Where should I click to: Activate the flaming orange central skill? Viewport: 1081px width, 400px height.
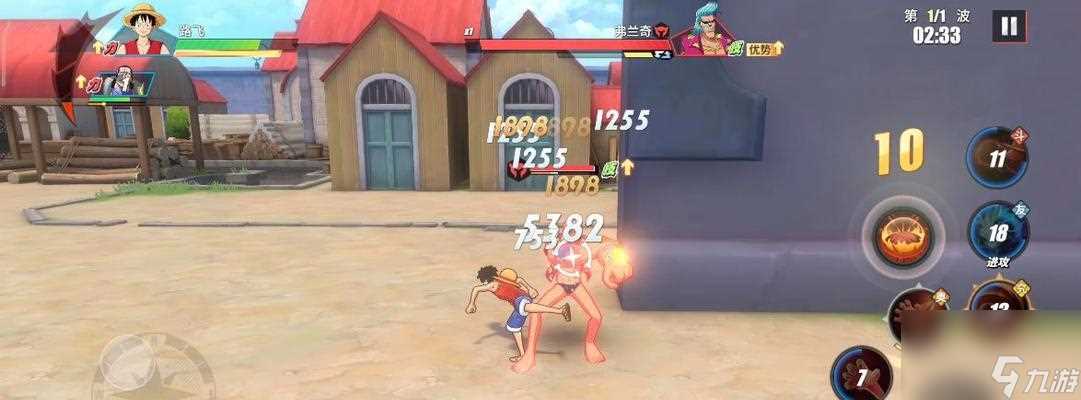904,237
